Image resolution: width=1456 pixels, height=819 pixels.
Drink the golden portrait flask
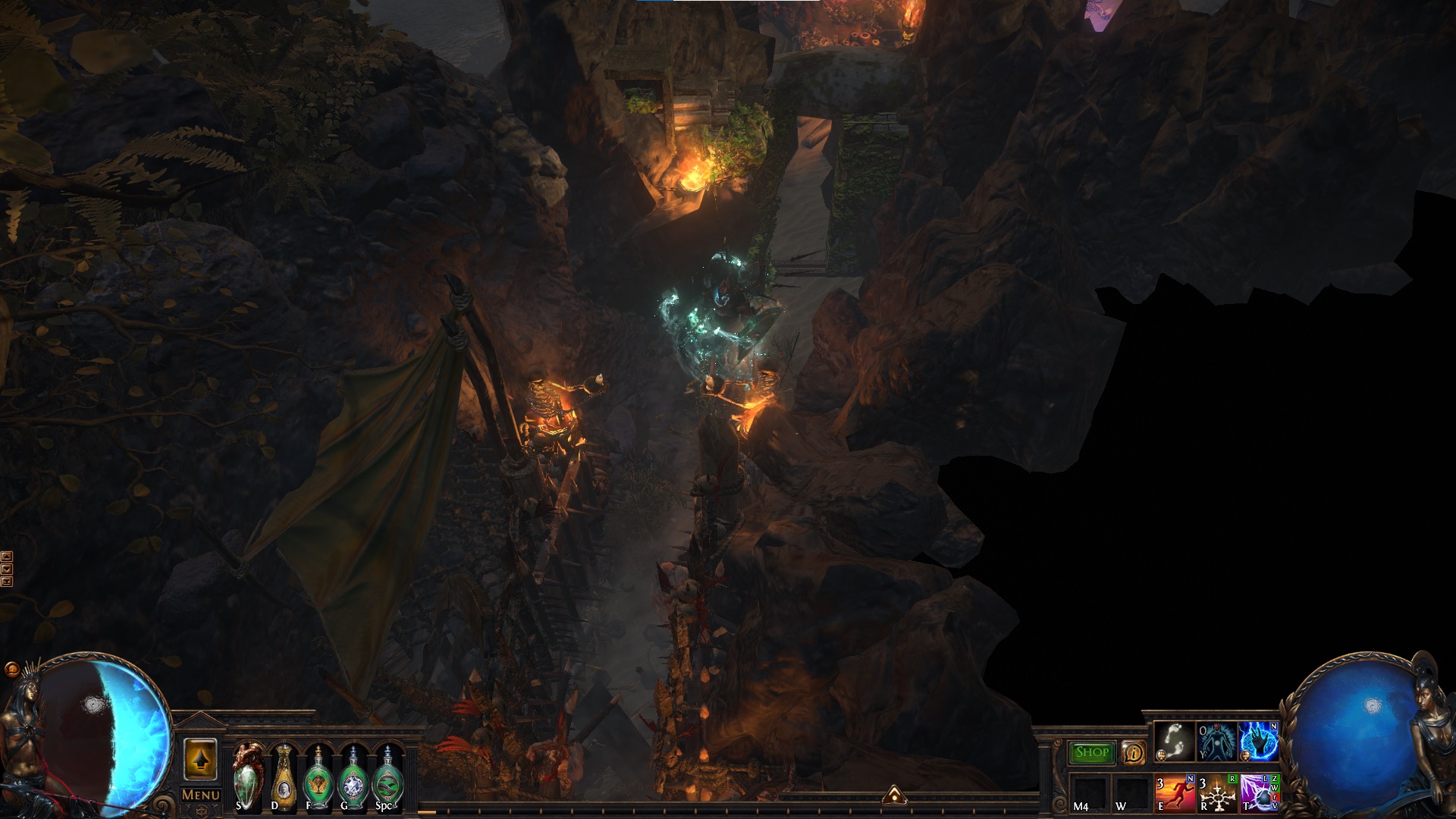[283, 778]
